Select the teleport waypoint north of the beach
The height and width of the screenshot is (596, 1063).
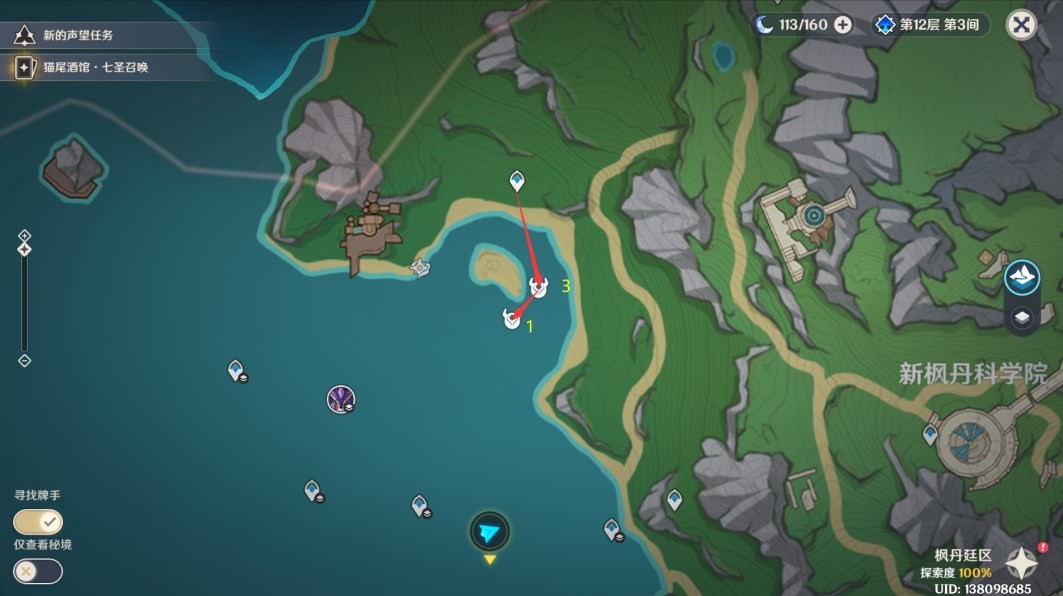pyautogui.click(x=517, y=181)
